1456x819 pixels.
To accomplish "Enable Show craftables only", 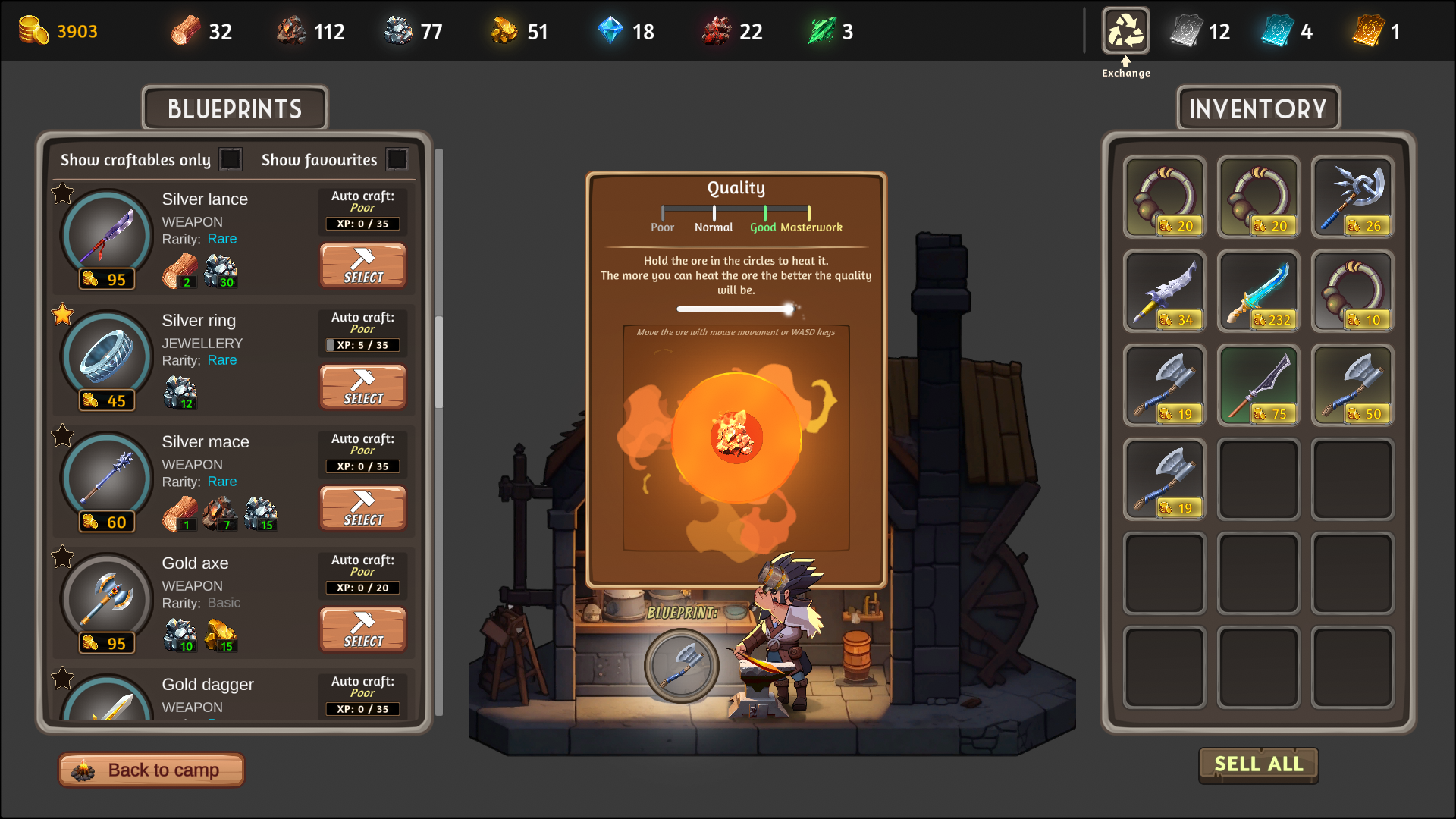I will coord(231,159).
